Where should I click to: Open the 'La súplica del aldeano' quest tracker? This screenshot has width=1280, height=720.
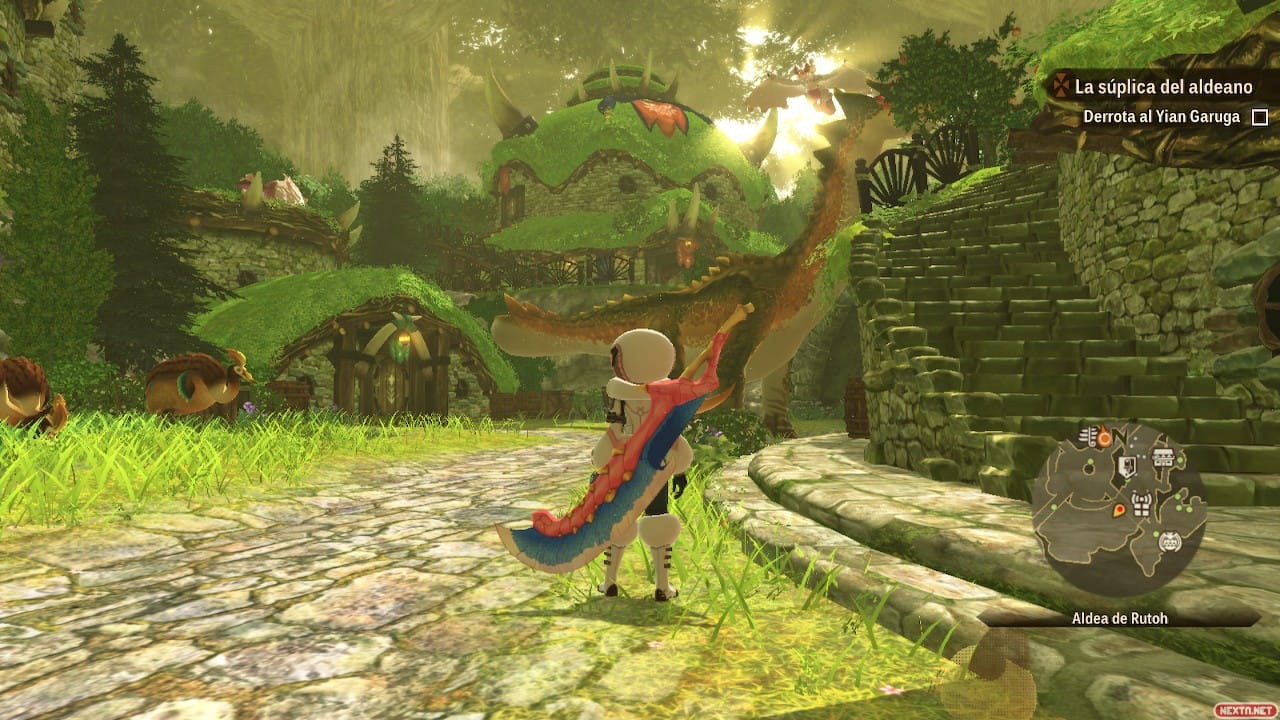1150,87
